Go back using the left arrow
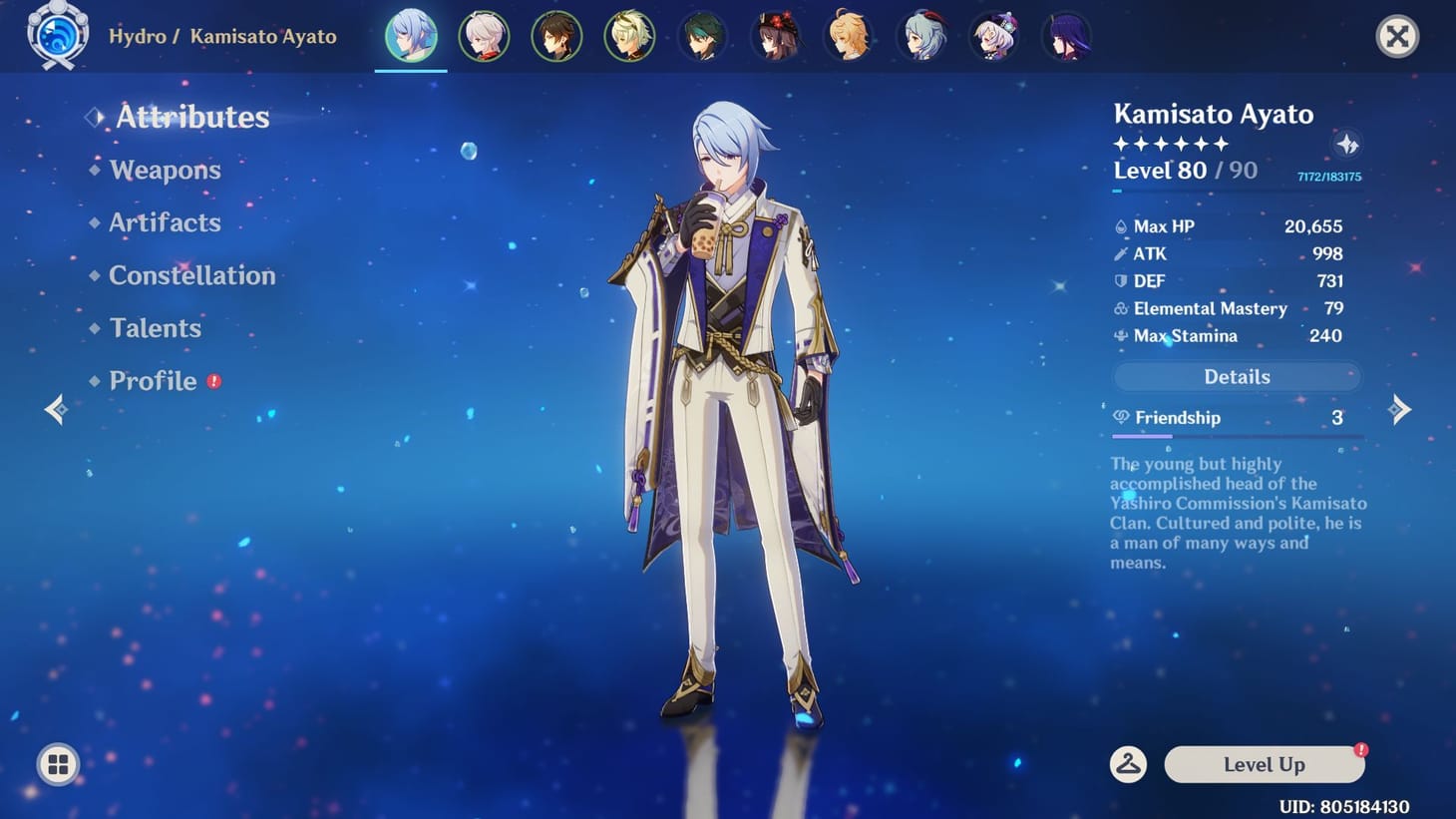 click(55, 409)
